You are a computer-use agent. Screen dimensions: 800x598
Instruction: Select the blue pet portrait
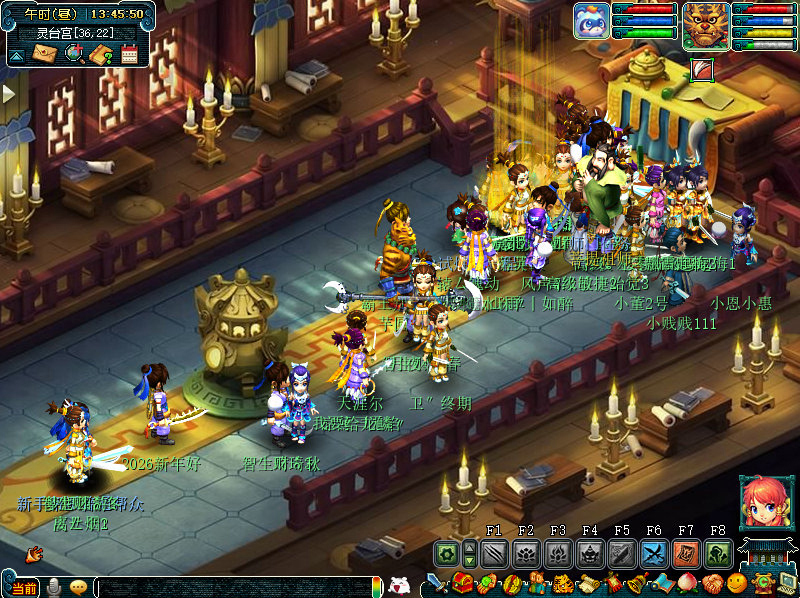(591, 21)
